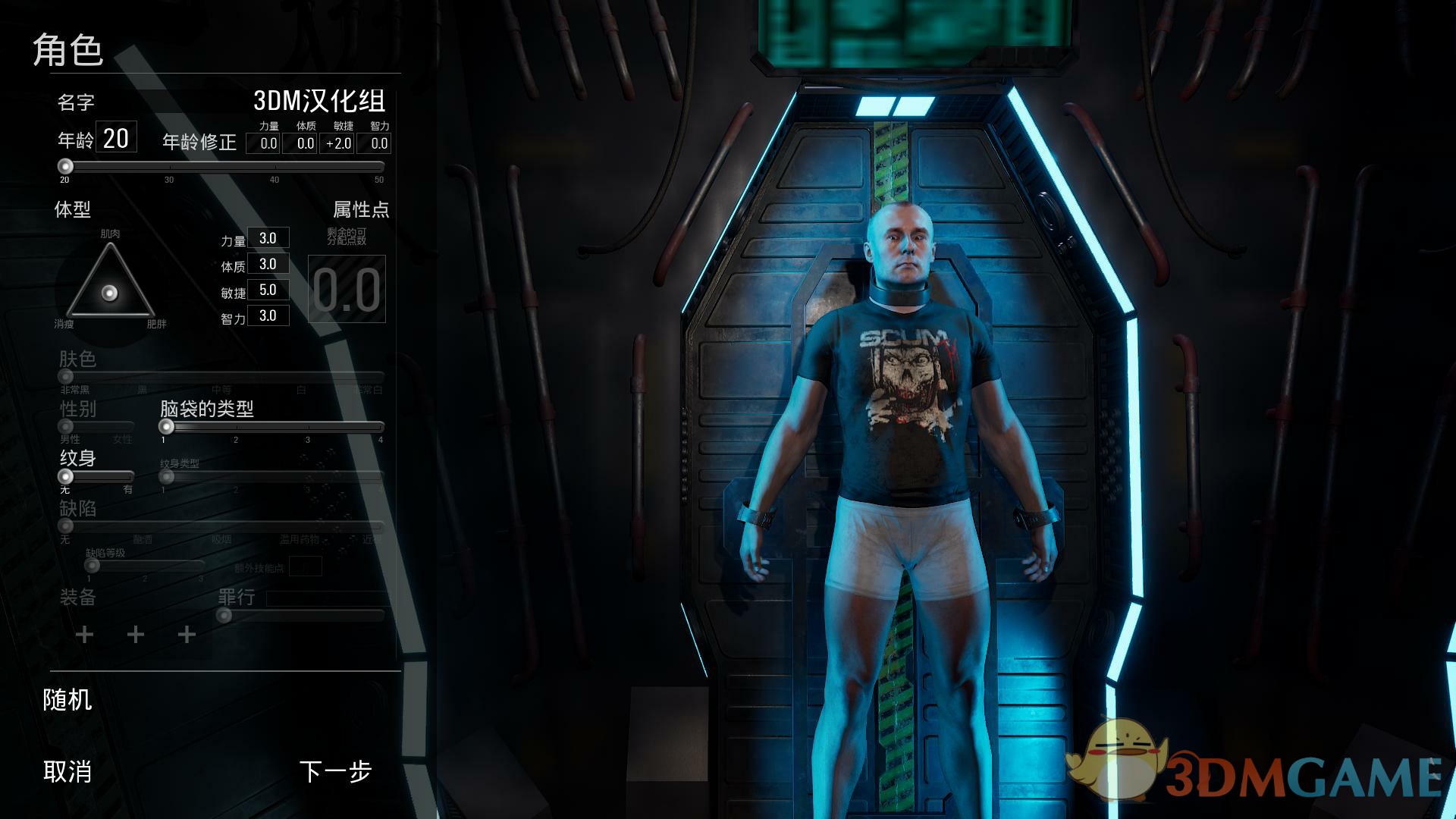Toggle the 纹身 tattoo slider
Viewport: 1456px width, 819px height.
[x=66, y=477]
